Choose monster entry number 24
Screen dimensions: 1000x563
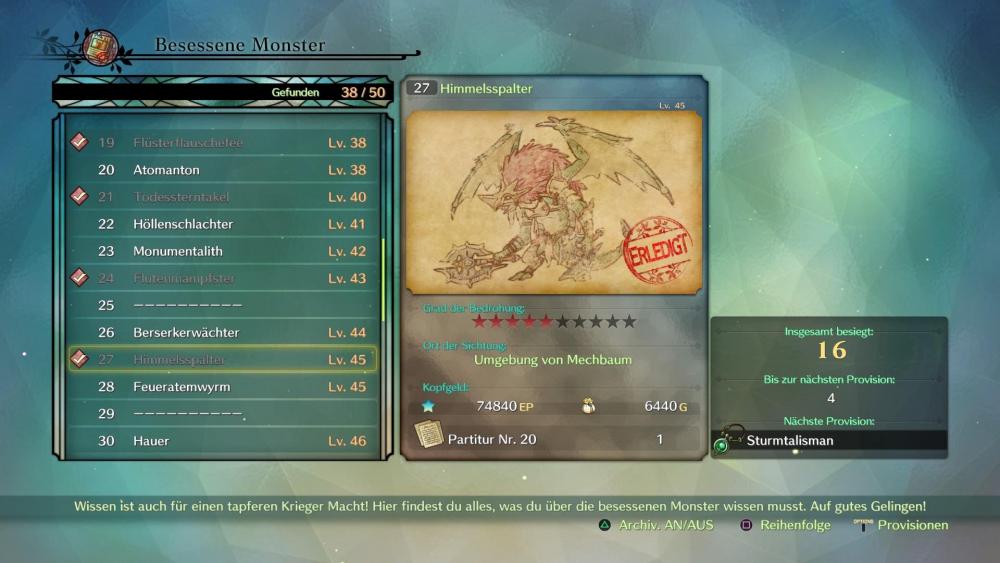222,278
